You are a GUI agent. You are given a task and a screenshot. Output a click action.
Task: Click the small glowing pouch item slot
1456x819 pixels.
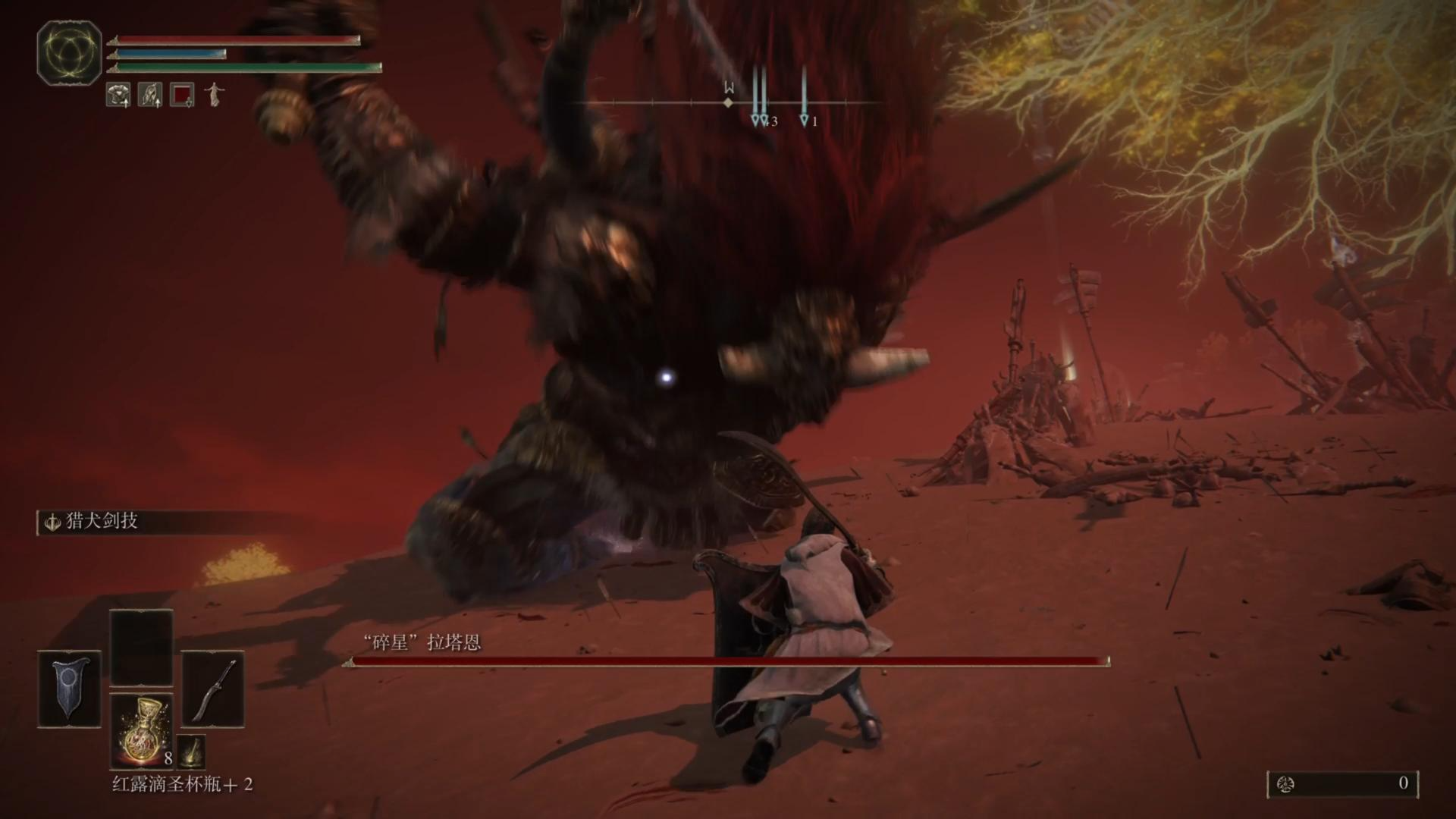point(191,751)
